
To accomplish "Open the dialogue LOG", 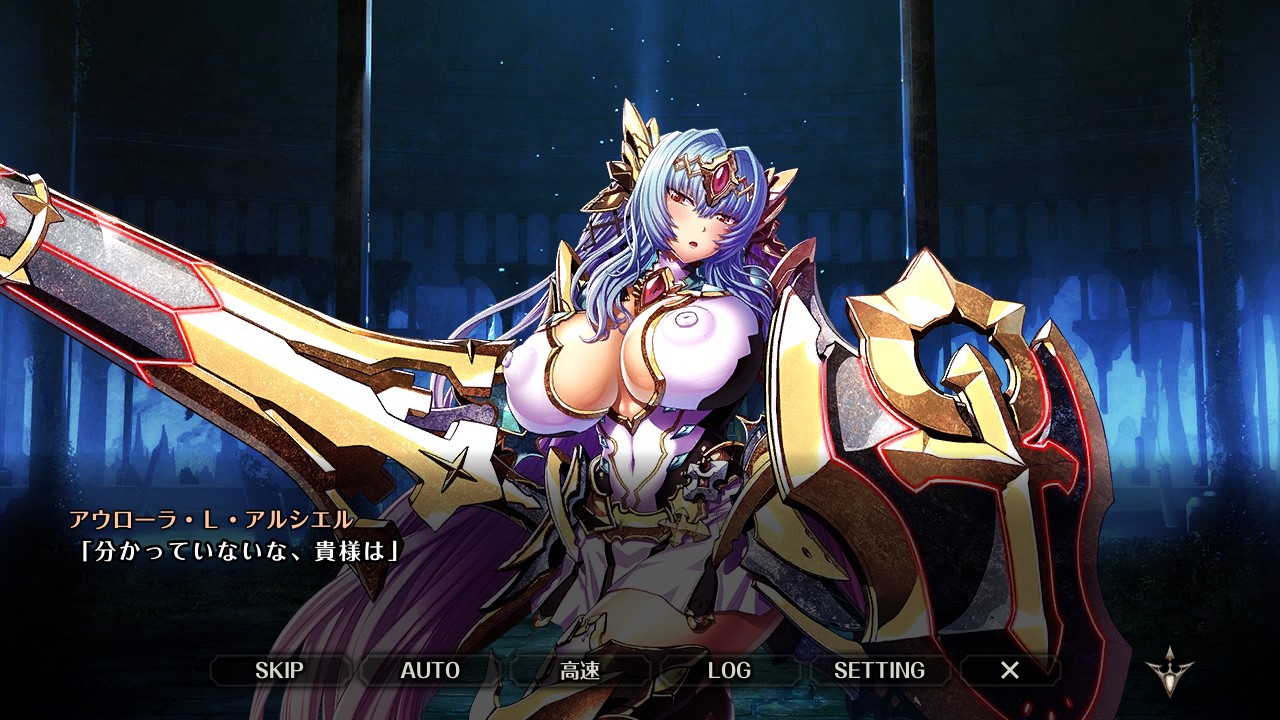I will [x=729, y=670].
